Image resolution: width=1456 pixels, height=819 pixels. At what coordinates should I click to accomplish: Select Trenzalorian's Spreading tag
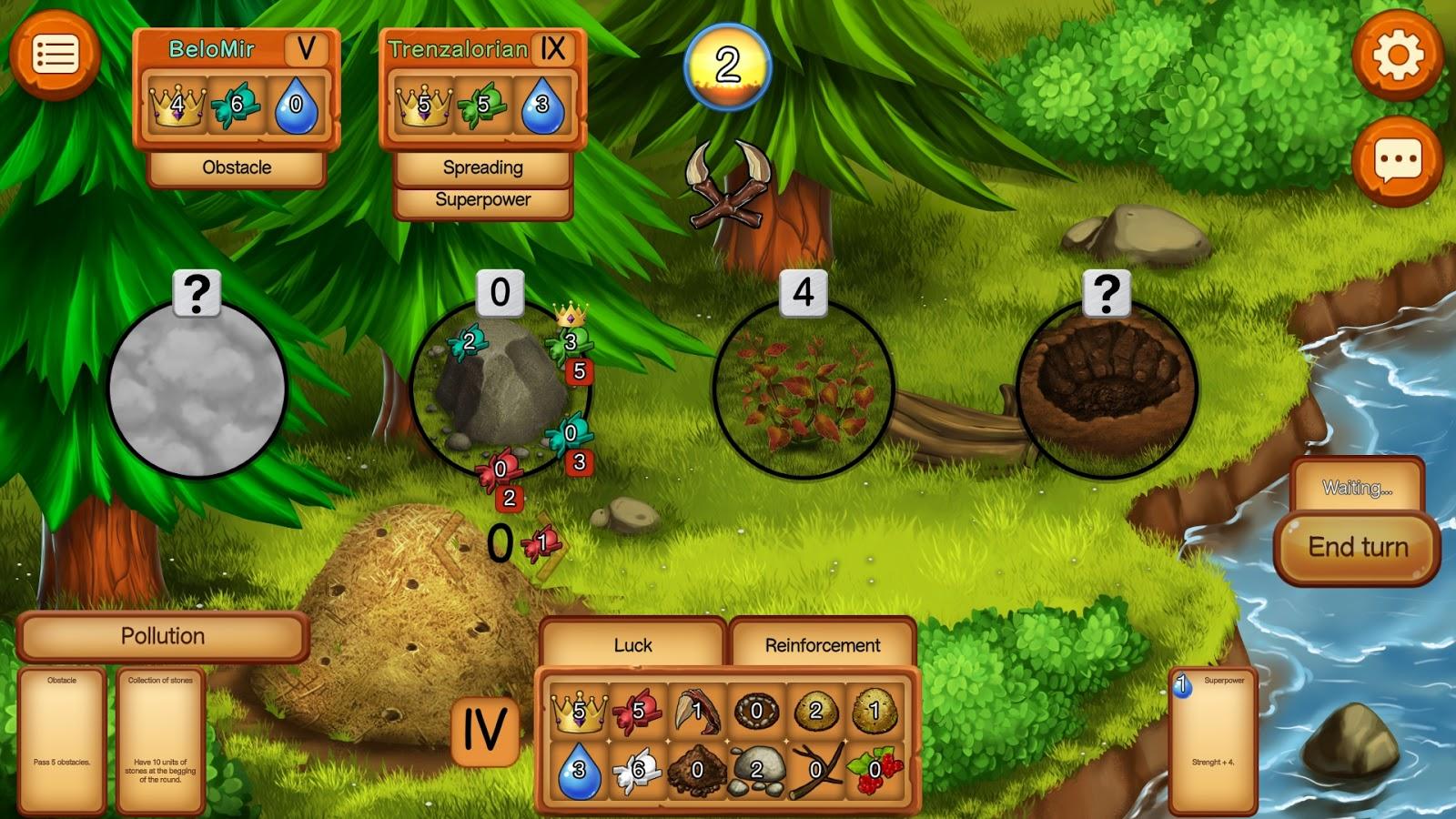pos(482,167)
